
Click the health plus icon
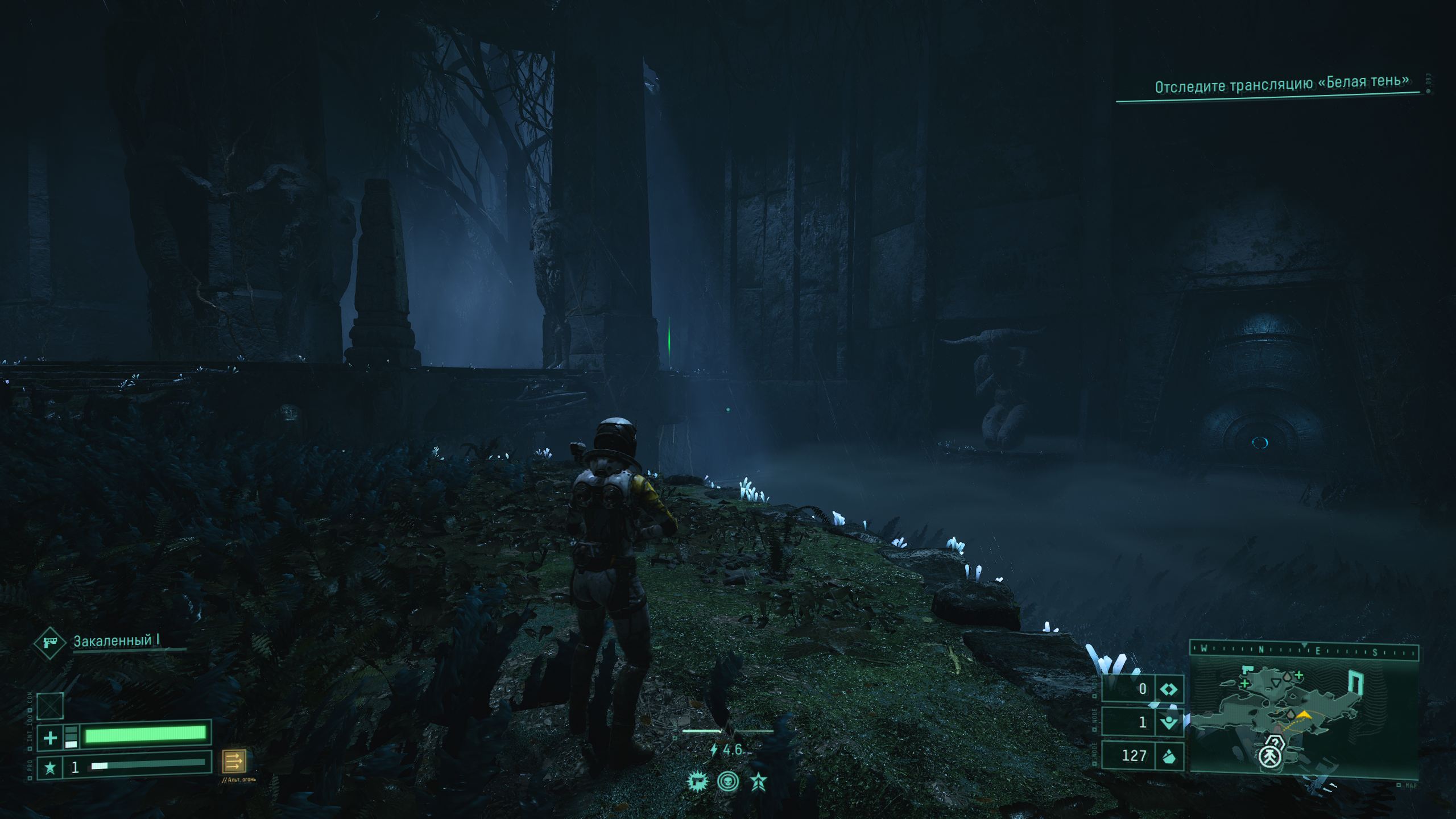pos(50,738)
